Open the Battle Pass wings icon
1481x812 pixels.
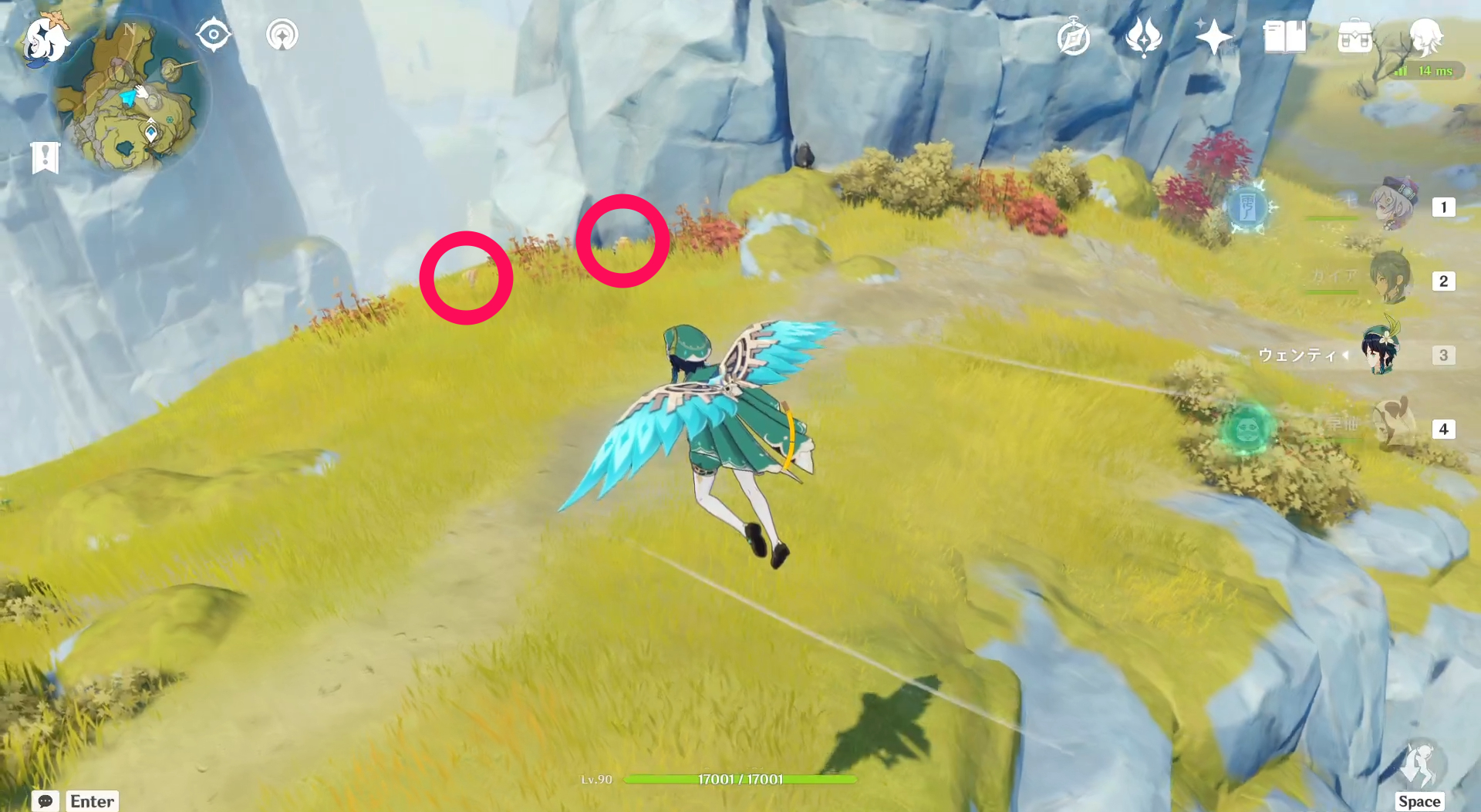click(x=1144, y=35)
